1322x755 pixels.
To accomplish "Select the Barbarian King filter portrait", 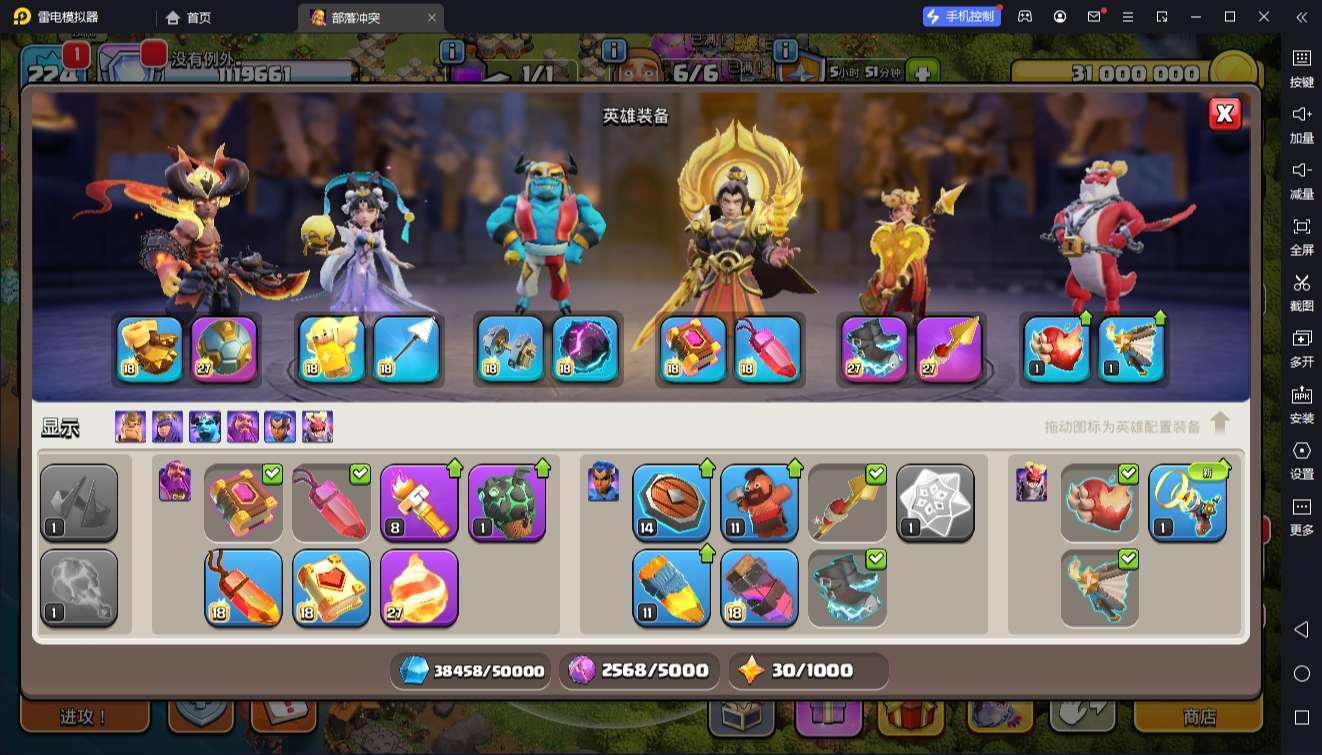I will click(x=130, y=427).
